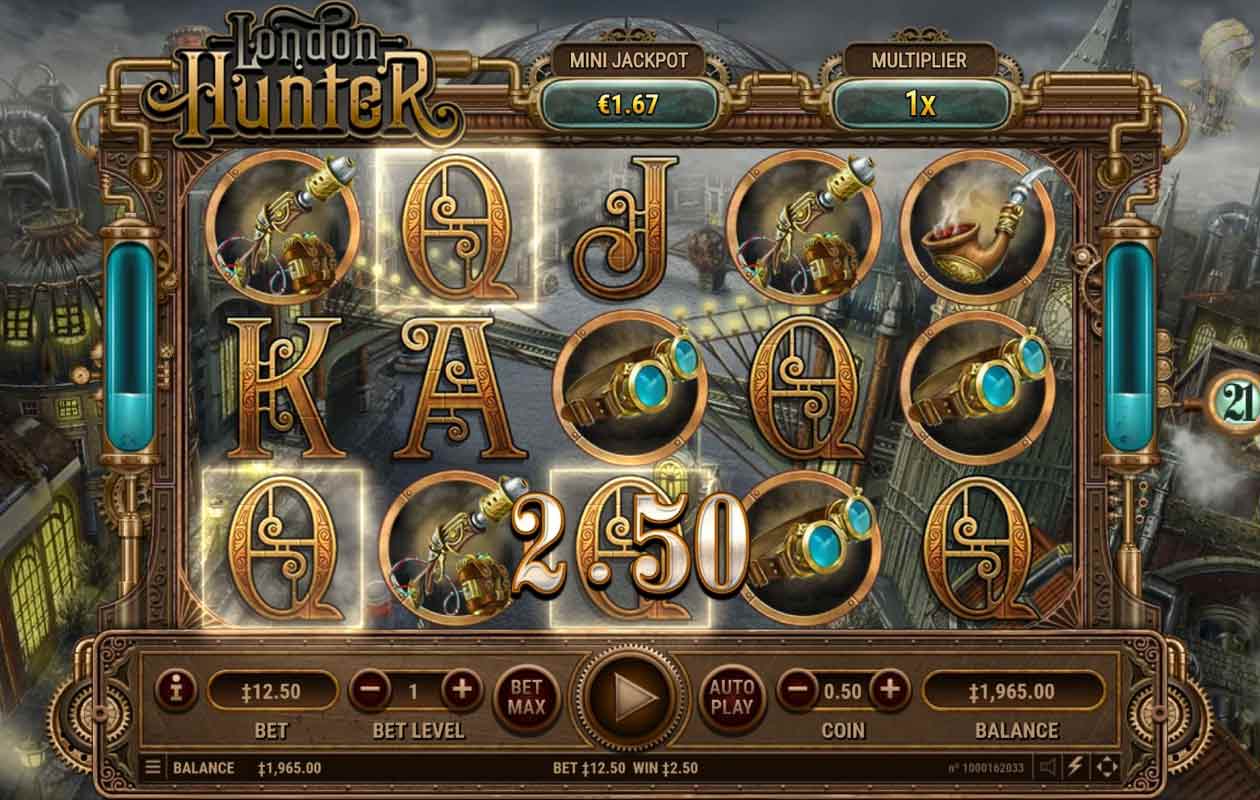Toggle the lightning bolt quick spin
The image size is (1260, 800).
click(1076, 768)
